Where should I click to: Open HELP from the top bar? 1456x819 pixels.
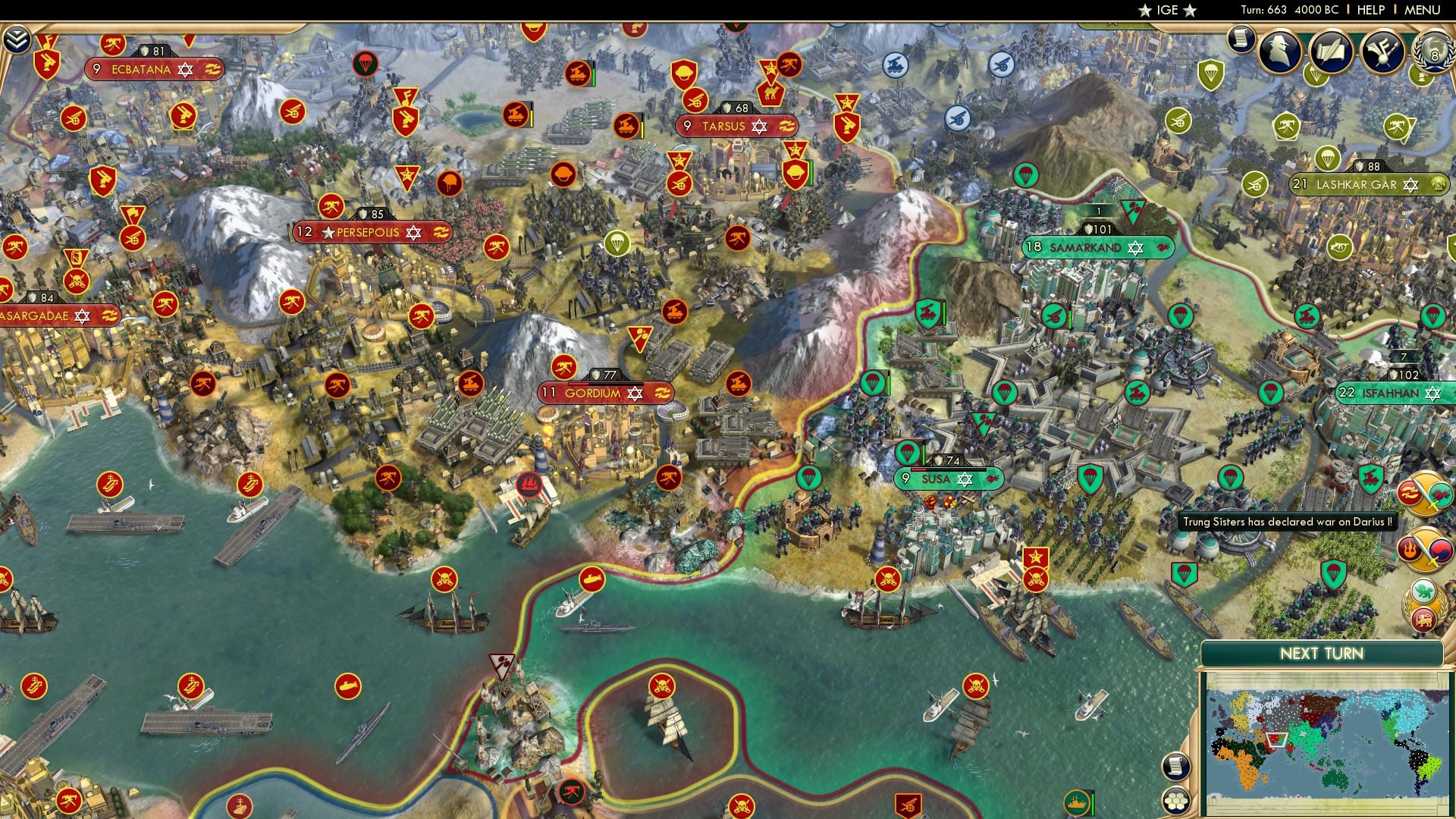pos(1372,9)
